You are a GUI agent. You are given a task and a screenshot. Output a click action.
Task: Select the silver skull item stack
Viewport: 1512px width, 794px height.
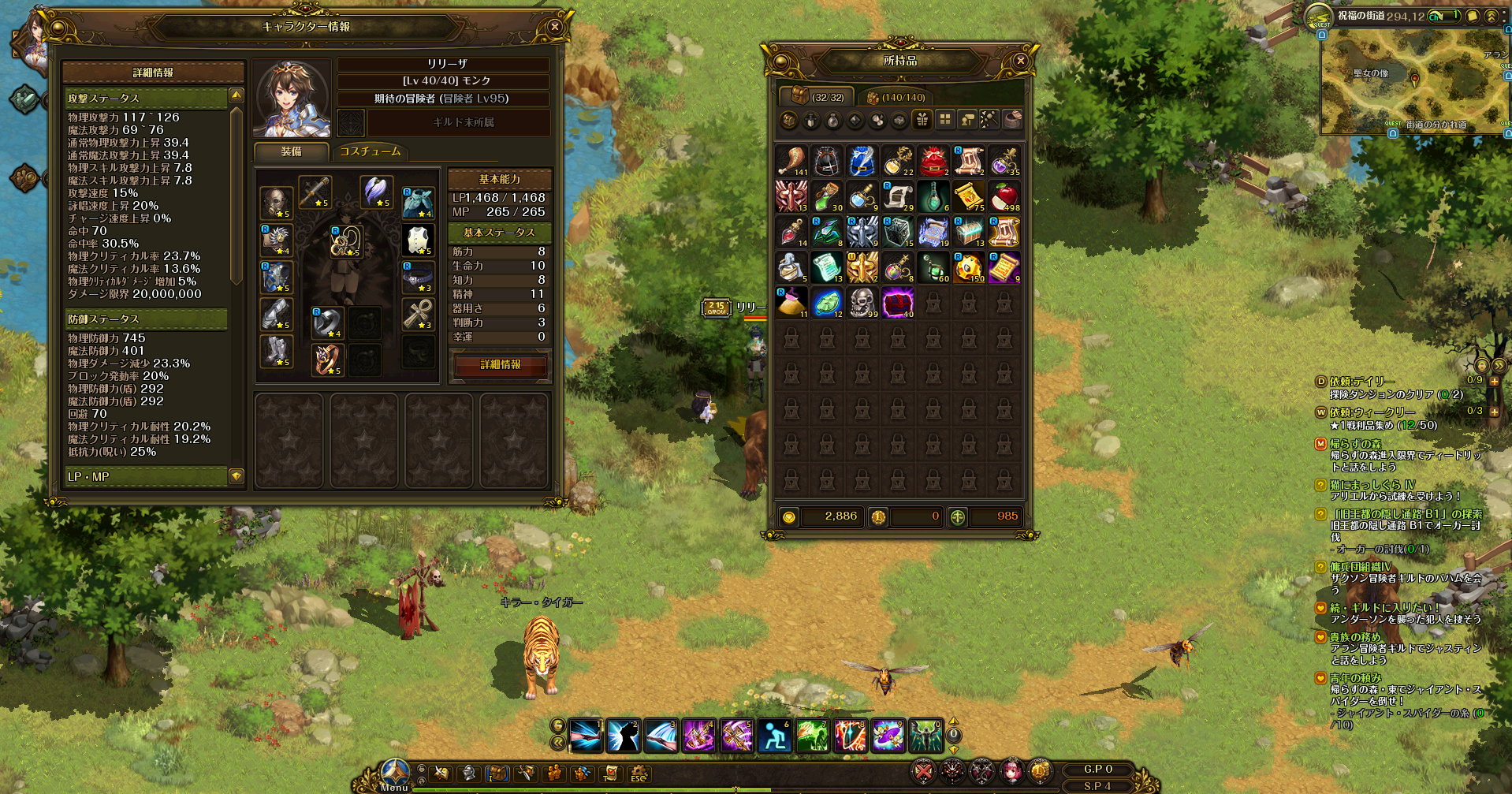pos(862,303)
